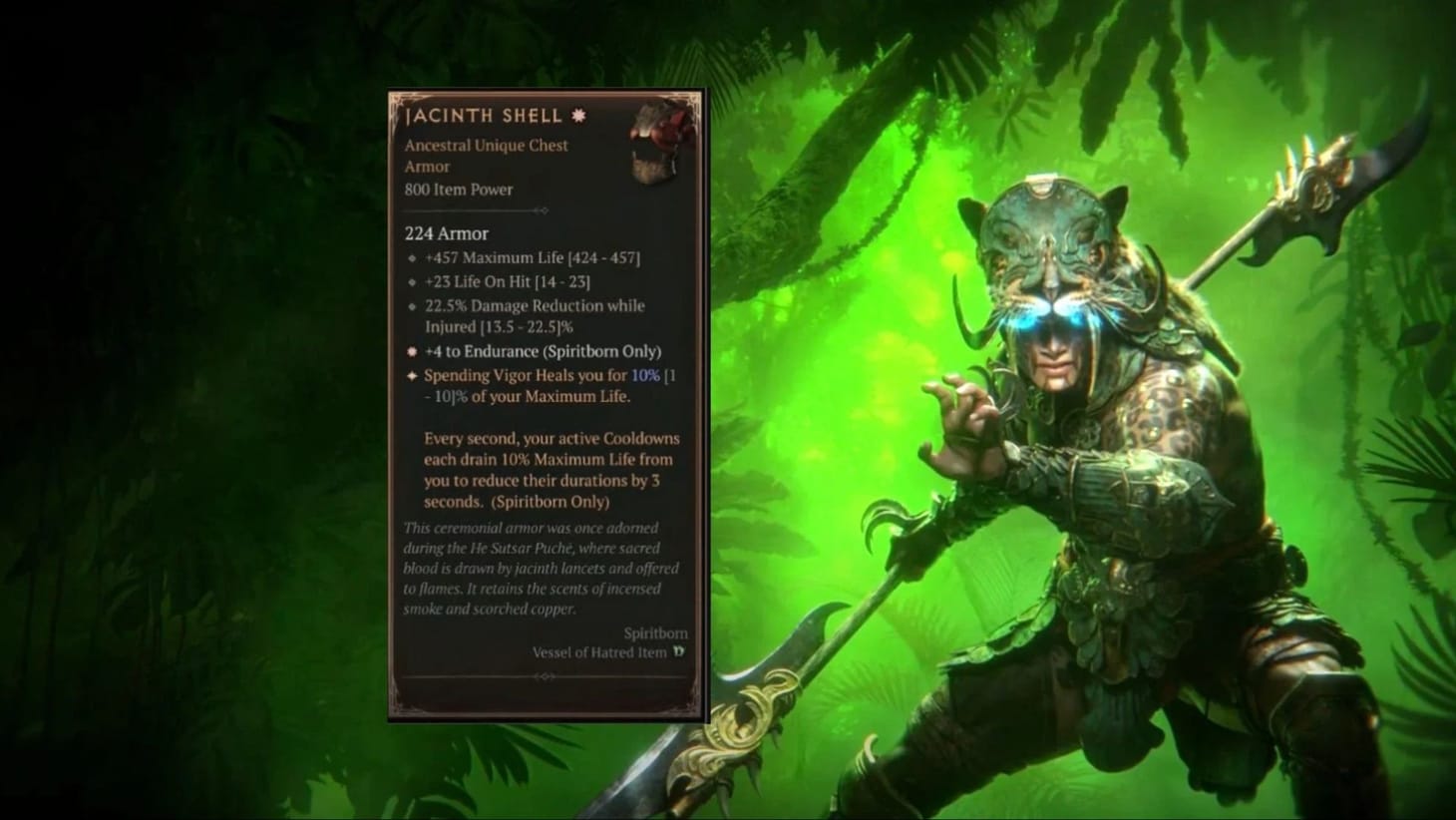
Task: Click the Vessel of Hatred expansion glyph icon
Action: coord(679,652)
